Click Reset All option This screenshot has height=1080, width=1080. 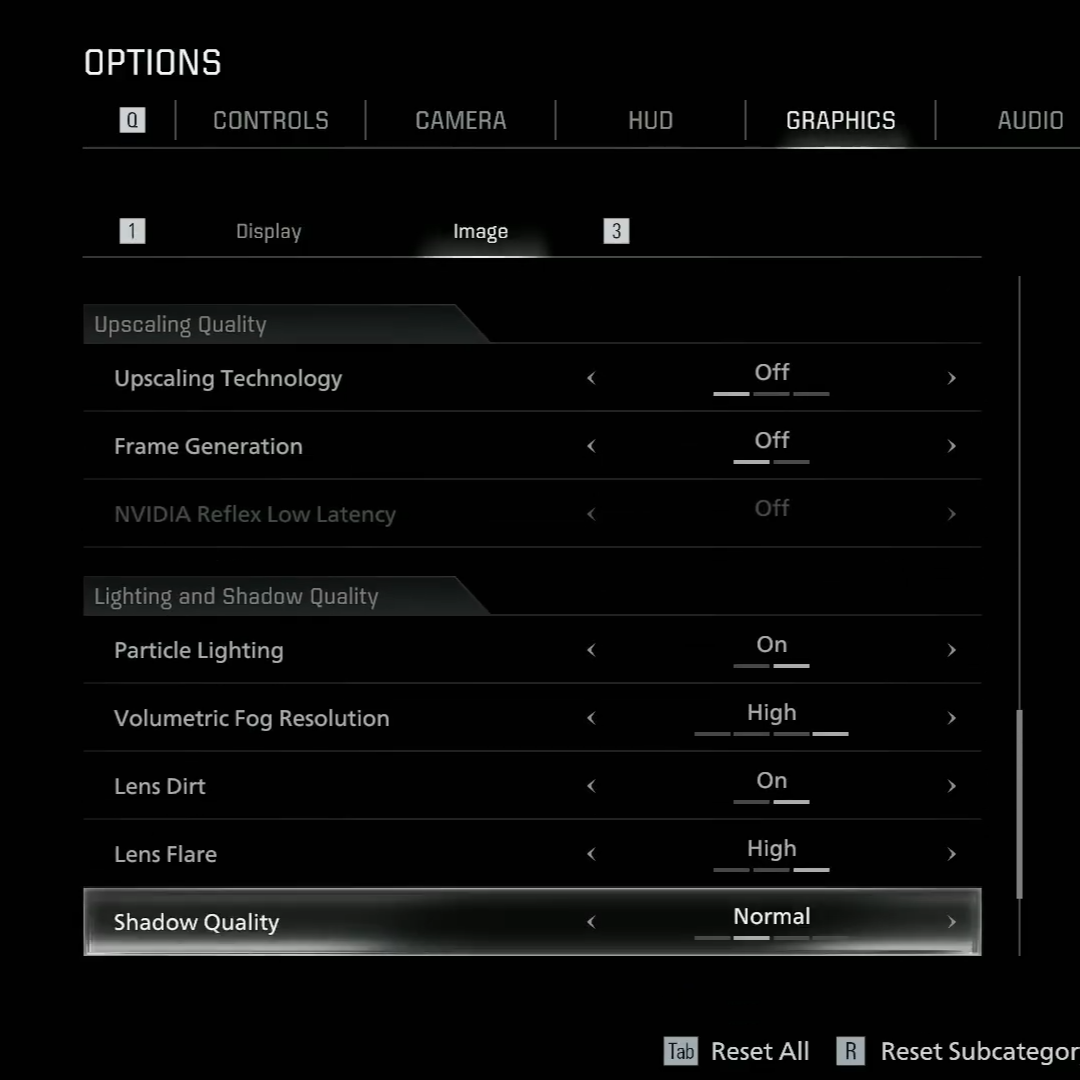click(x=759, y=1052)
